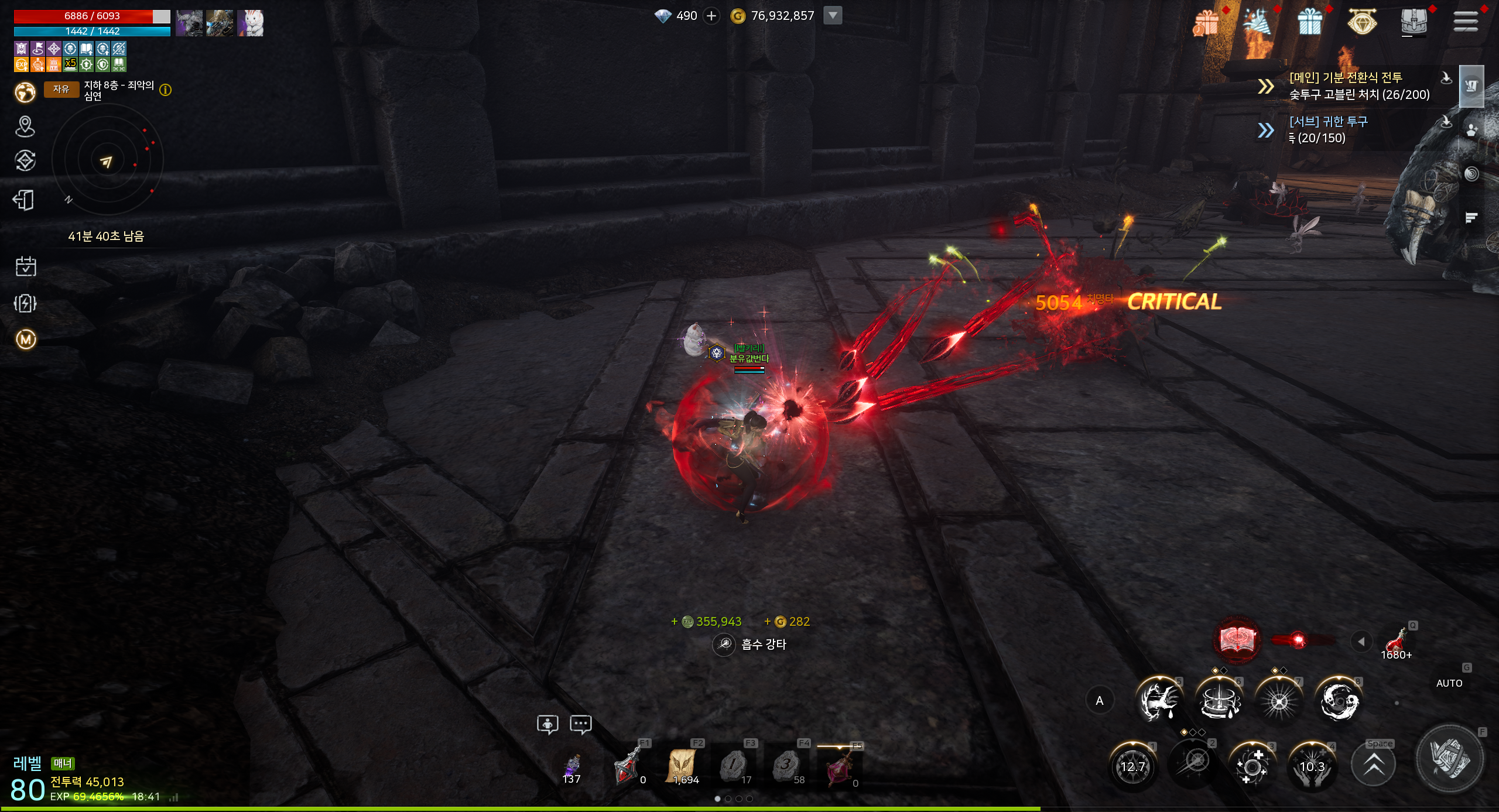Select the purple potion slot with 137
1499x812 pixels.
tap(571, 767)
